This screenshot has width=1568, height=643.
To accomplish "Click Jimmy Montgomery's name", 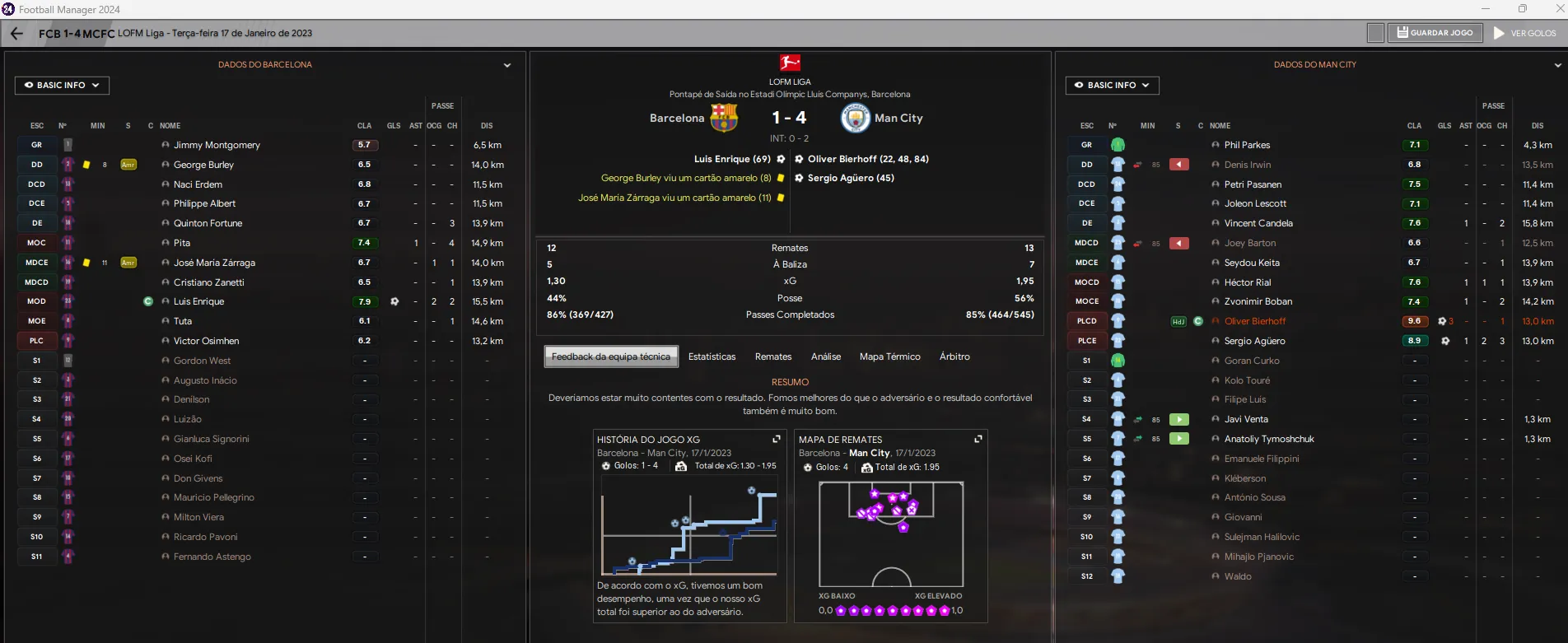I will click(217, 145).
